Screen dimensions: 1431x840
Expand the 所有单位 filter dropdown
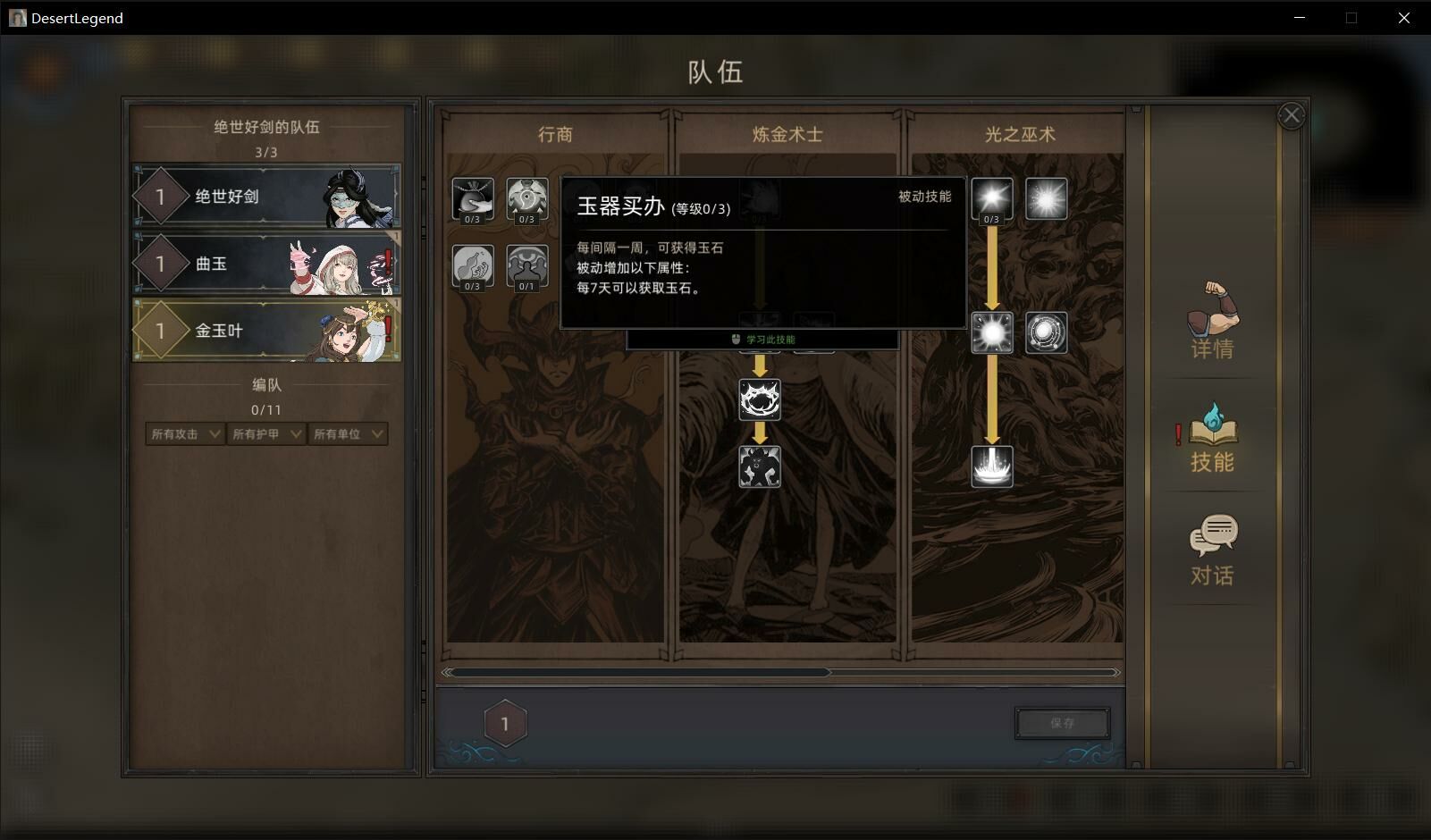[348, 434]
